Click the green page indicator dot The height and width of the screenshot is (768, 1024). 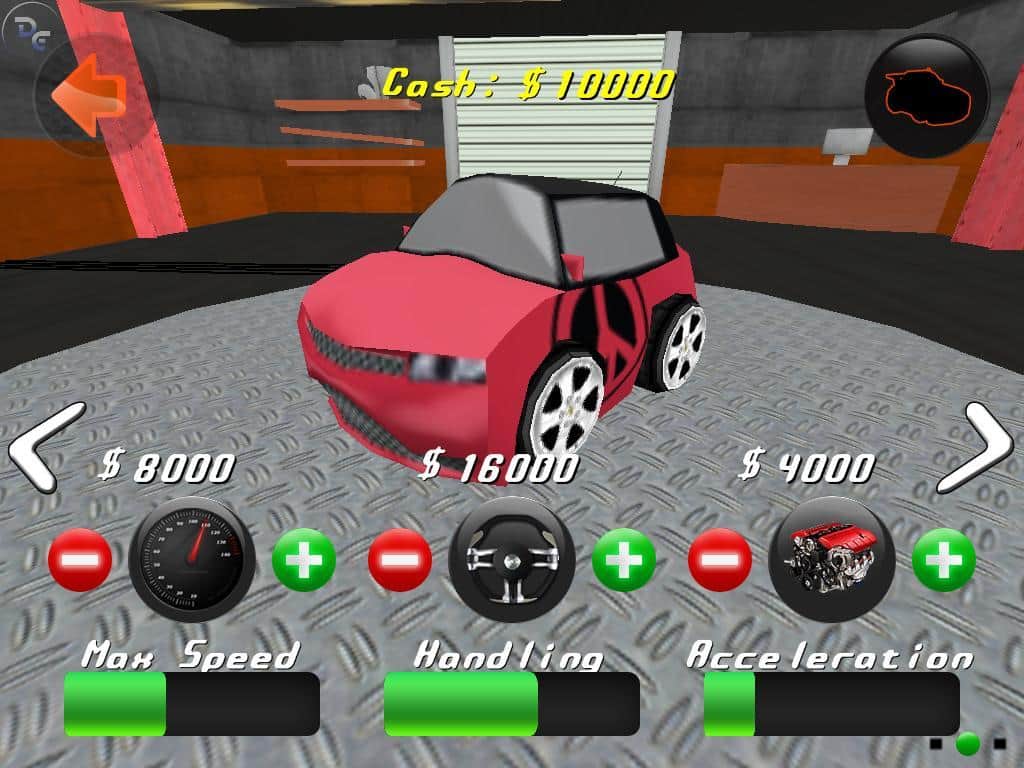pyautogui.click(x=967, y=743)
